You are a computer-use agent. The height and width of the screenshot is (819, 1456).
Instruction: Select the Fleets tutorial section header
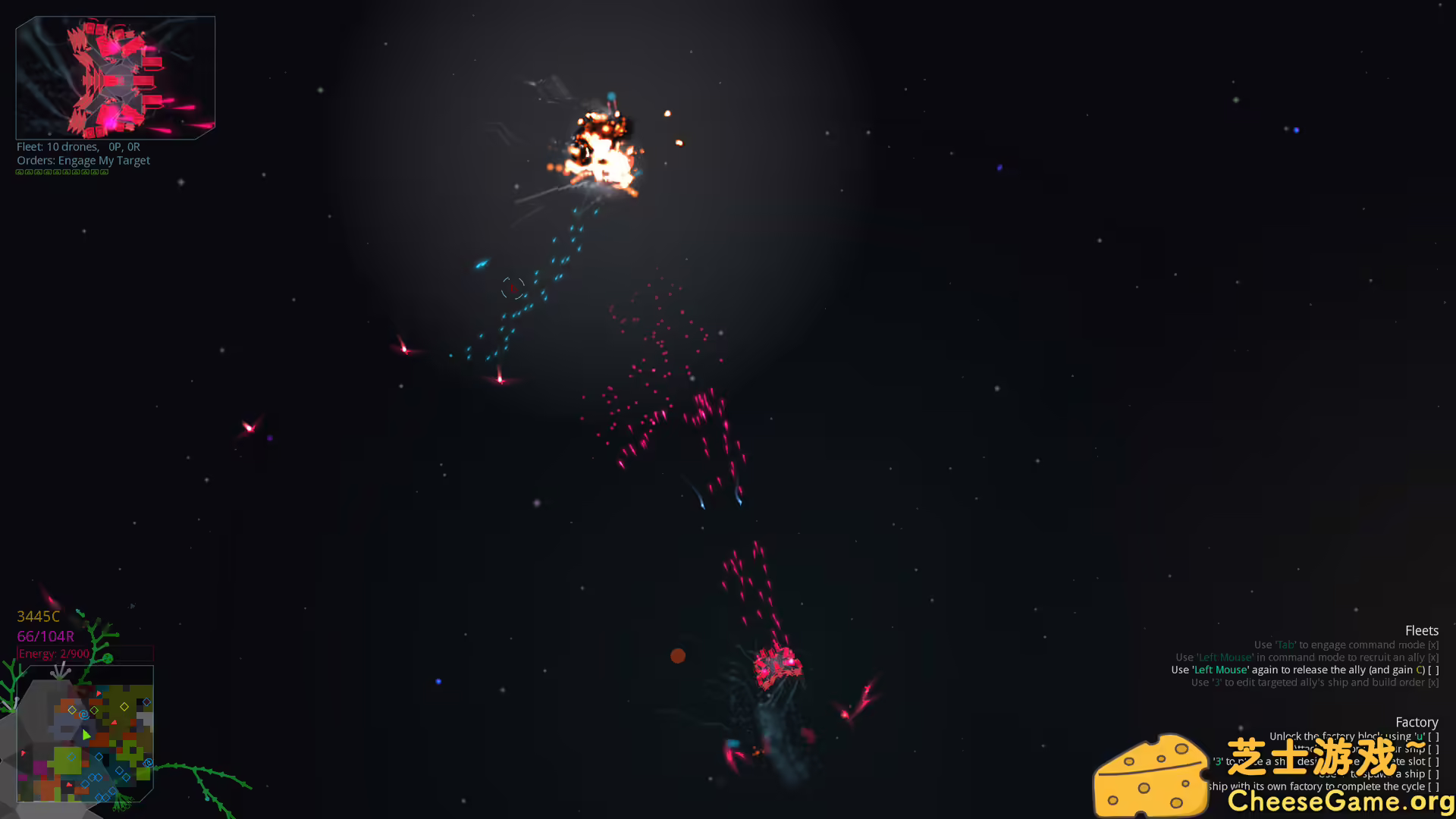click(1422, 630)
